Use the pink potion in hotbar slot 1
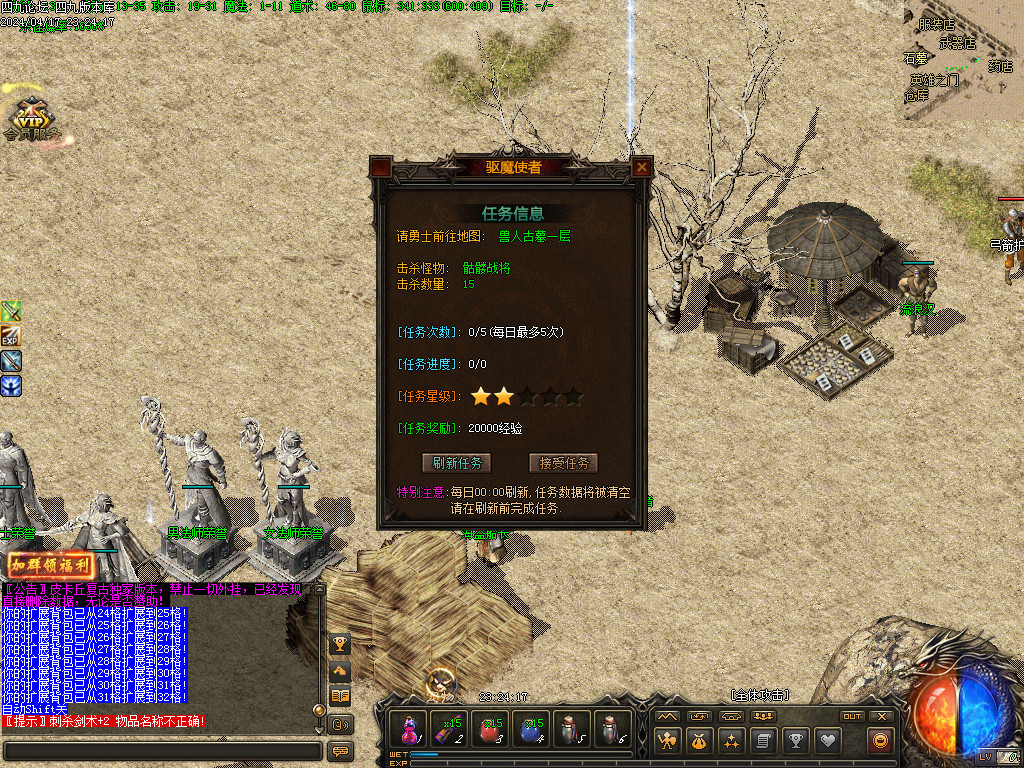The width and height of the screenshot is (1024, 768). coord(409,729)
